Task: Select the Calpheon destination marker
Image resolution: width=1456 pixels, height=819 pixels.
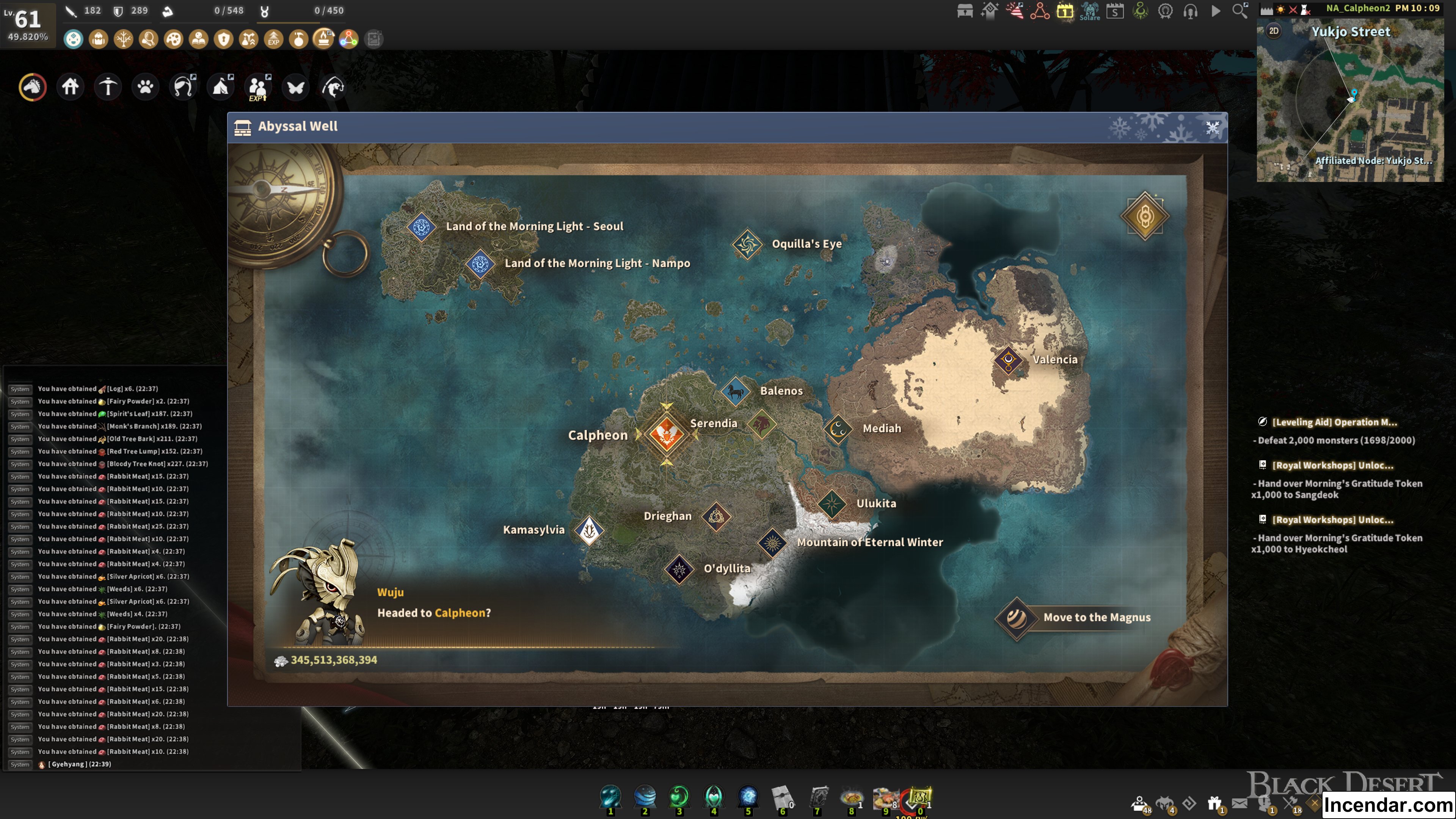Action: click(667, 435)
